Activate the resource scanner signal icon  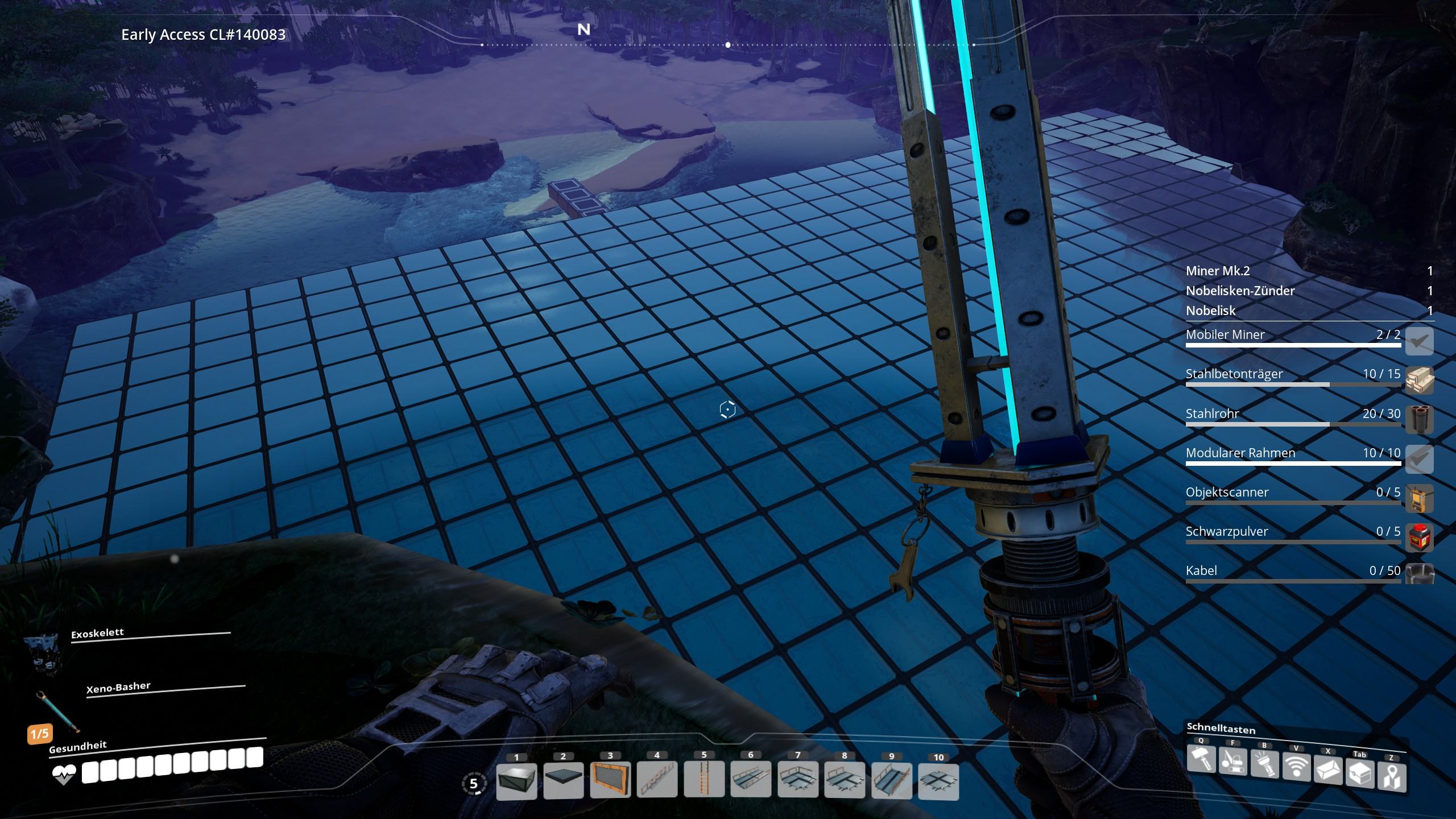coord(1296,768)
